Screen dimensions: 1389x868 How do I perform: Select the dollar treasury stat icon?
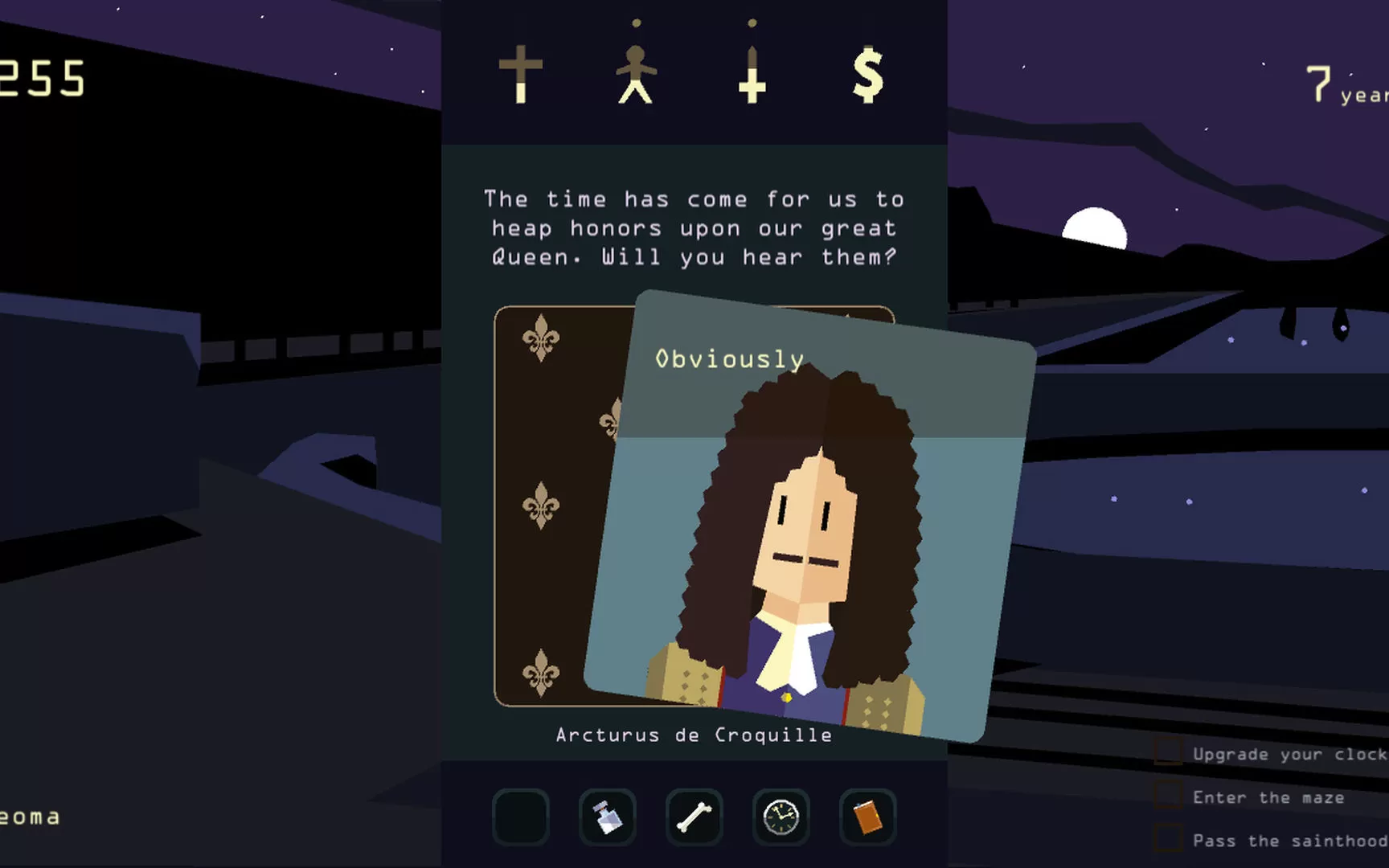coord(867,75)
